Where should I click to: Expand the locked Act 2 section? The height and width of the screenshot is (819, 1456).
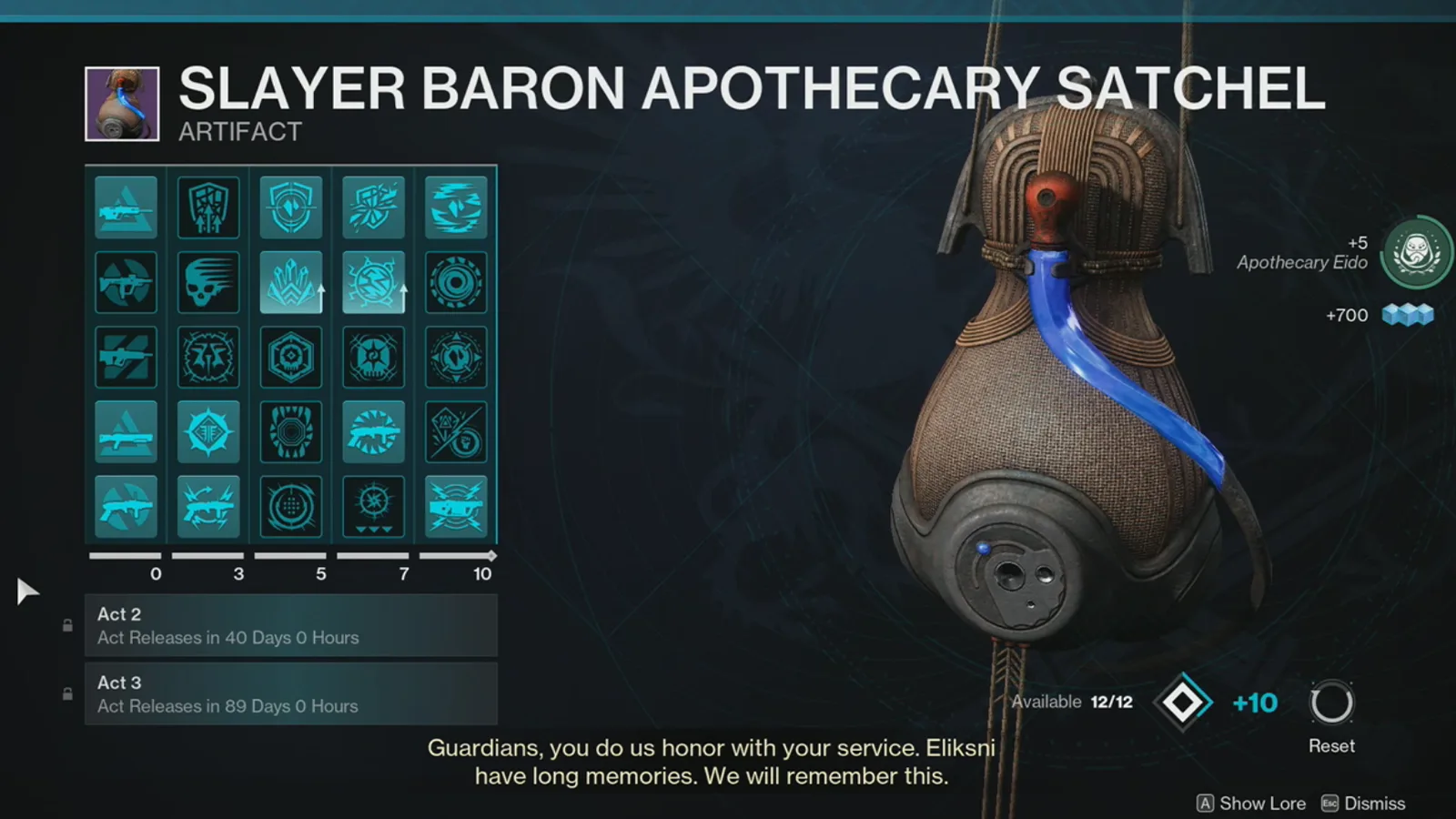[x=291, y=625]
